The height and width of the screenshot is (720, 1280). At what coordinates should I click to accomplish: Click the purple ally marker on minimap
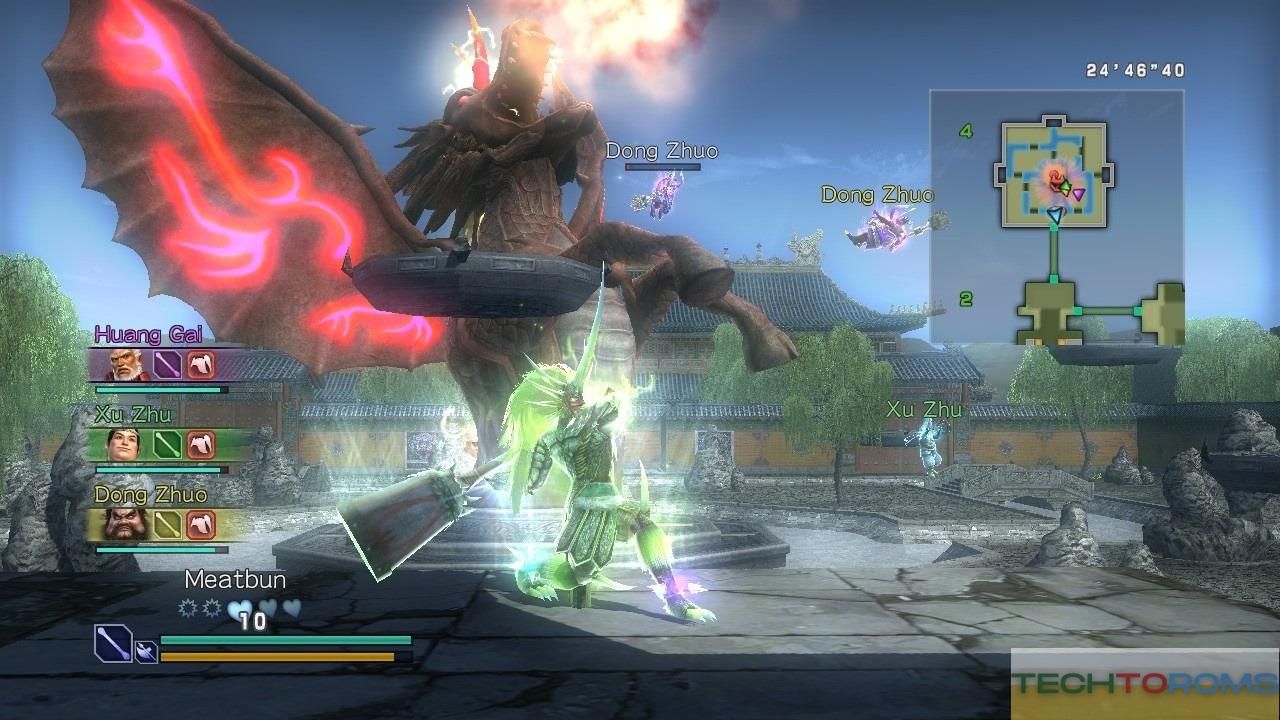tap(1078, 193)
